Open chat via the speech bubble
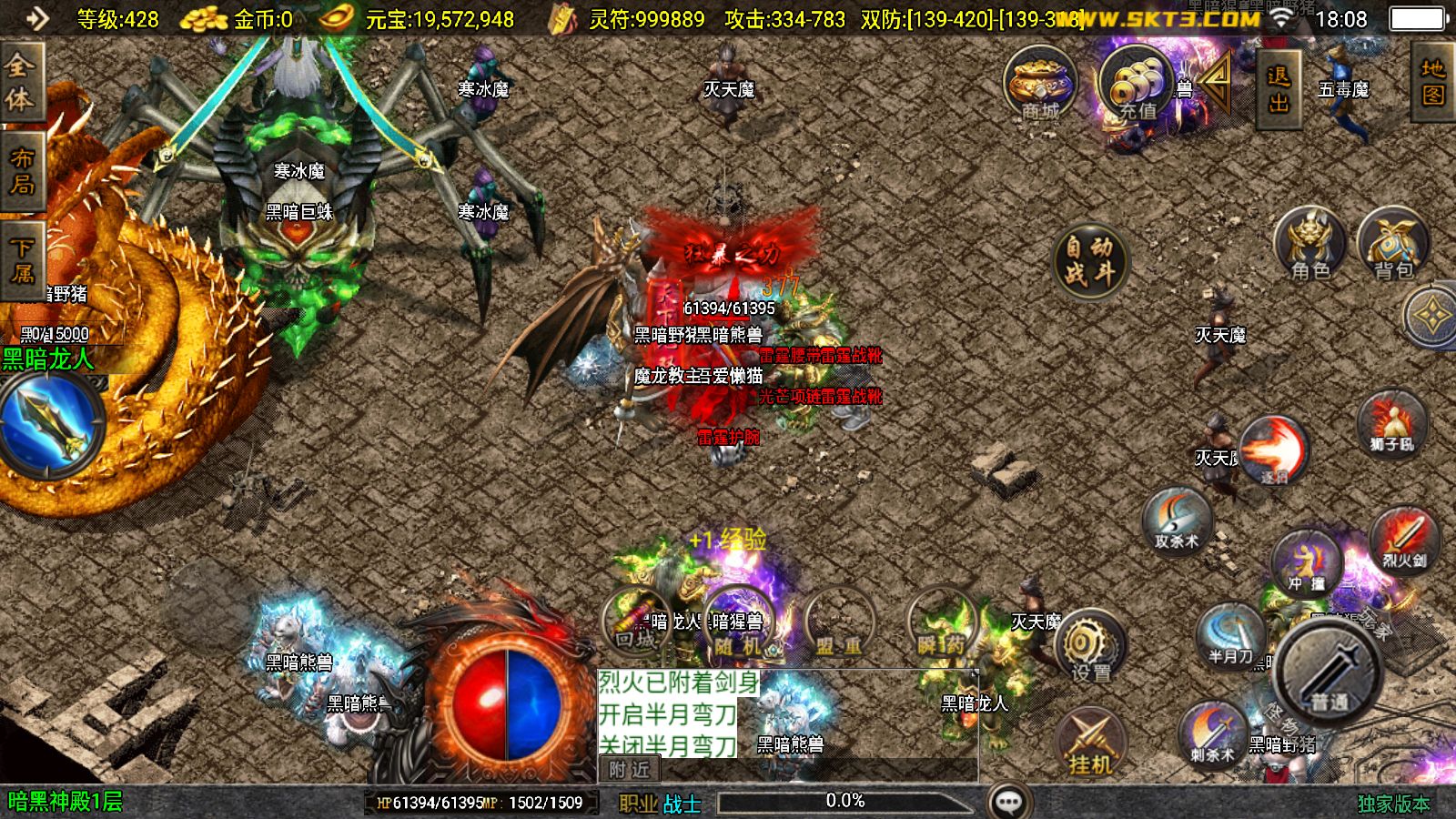The height and width of the screenshot is (819, 1456). point(1006,800)
